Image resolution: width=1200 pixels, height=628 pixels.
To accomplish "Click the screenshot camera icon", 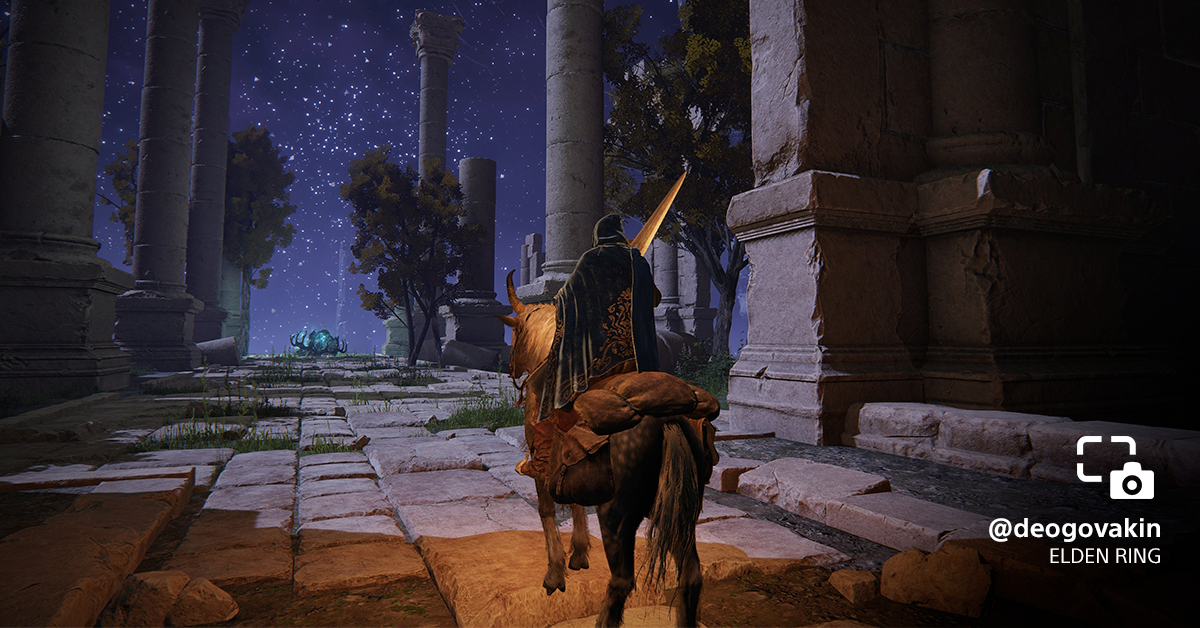I will click(x=1115, y=468).
